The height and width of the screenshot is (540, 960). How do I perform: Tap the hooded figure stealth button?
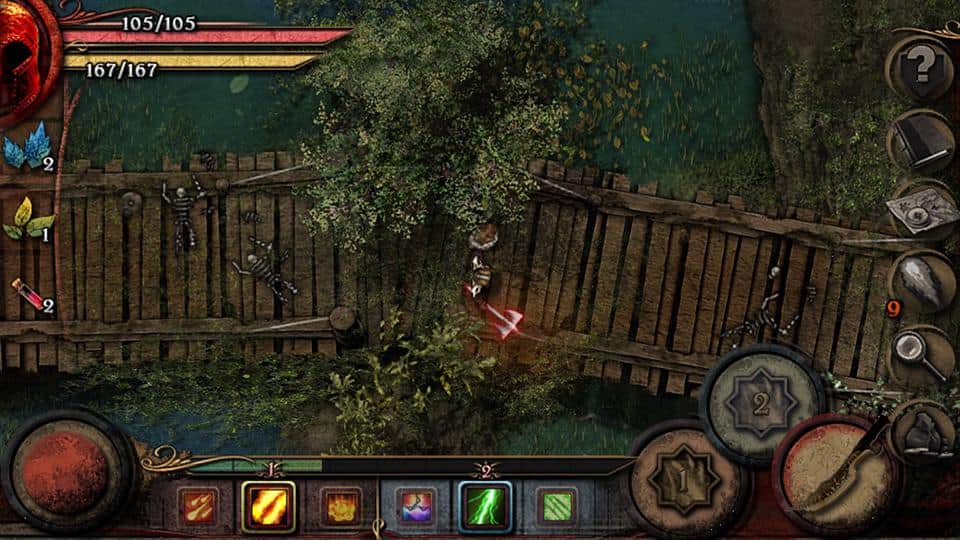coord(921,430)
